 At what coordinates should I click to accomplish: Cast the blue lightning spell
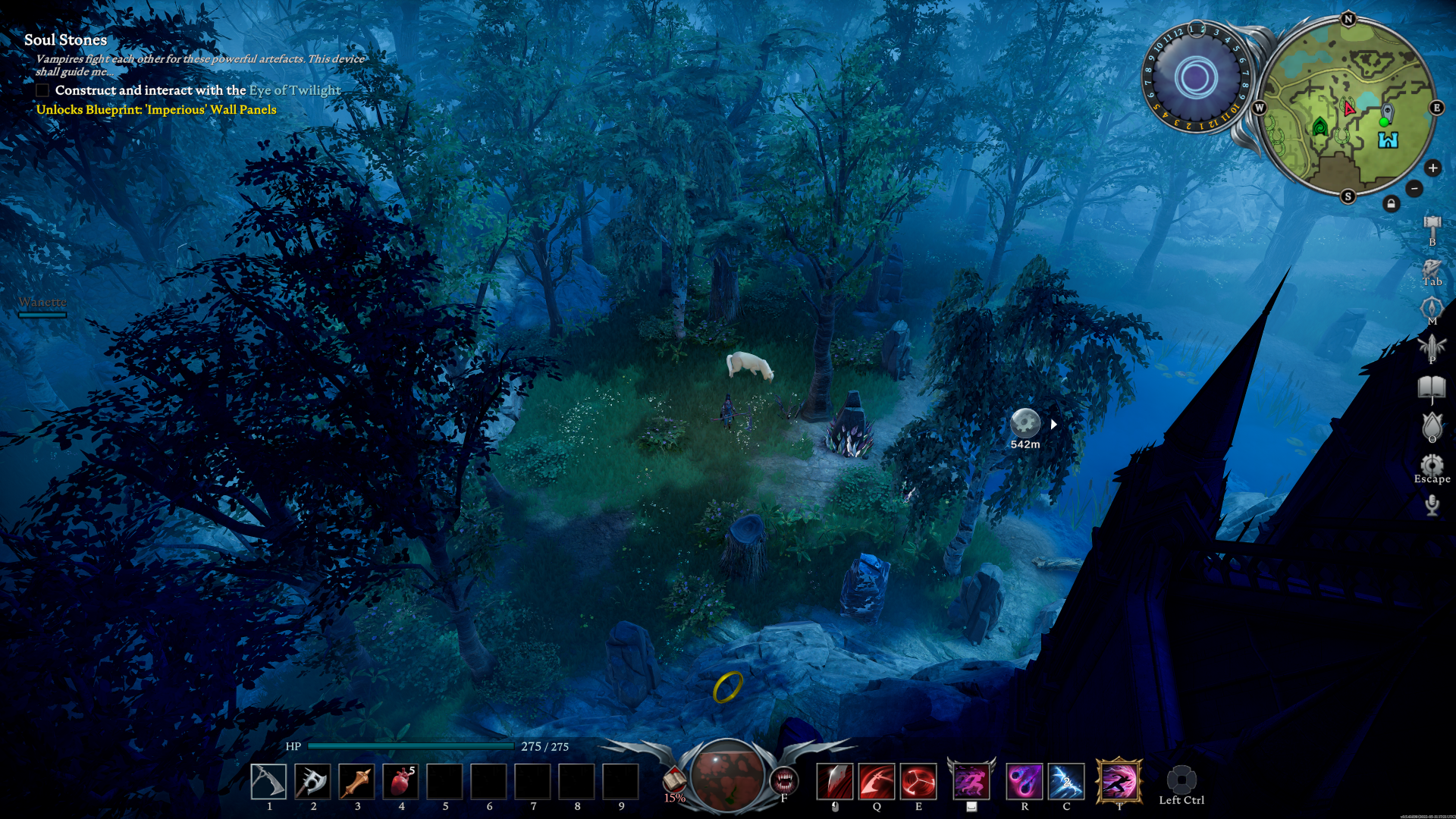[1066, 782]
